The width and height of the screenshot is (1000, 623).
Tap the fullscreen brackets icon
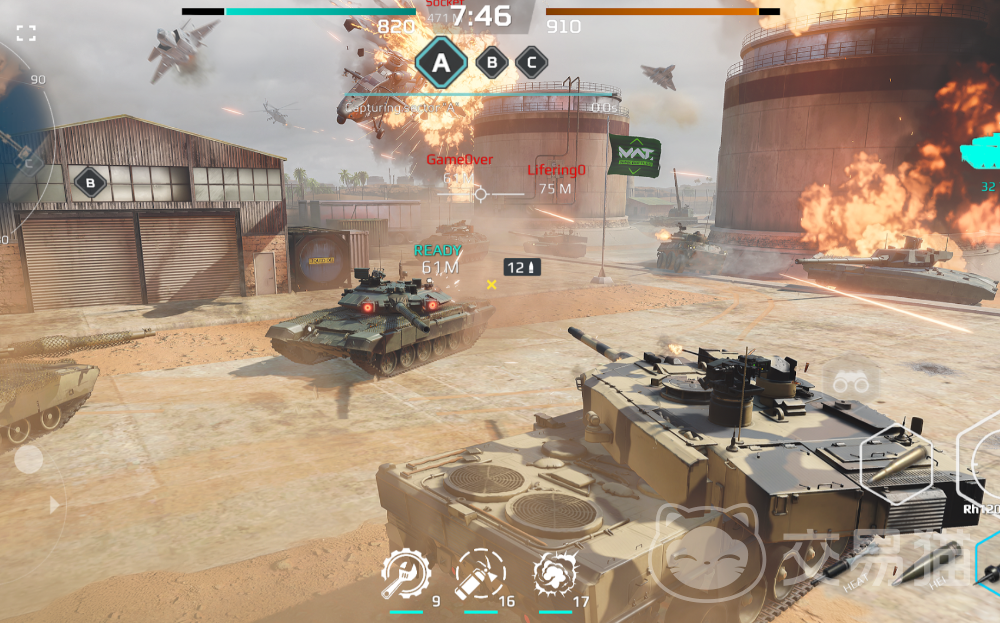[x=27, y=33]
